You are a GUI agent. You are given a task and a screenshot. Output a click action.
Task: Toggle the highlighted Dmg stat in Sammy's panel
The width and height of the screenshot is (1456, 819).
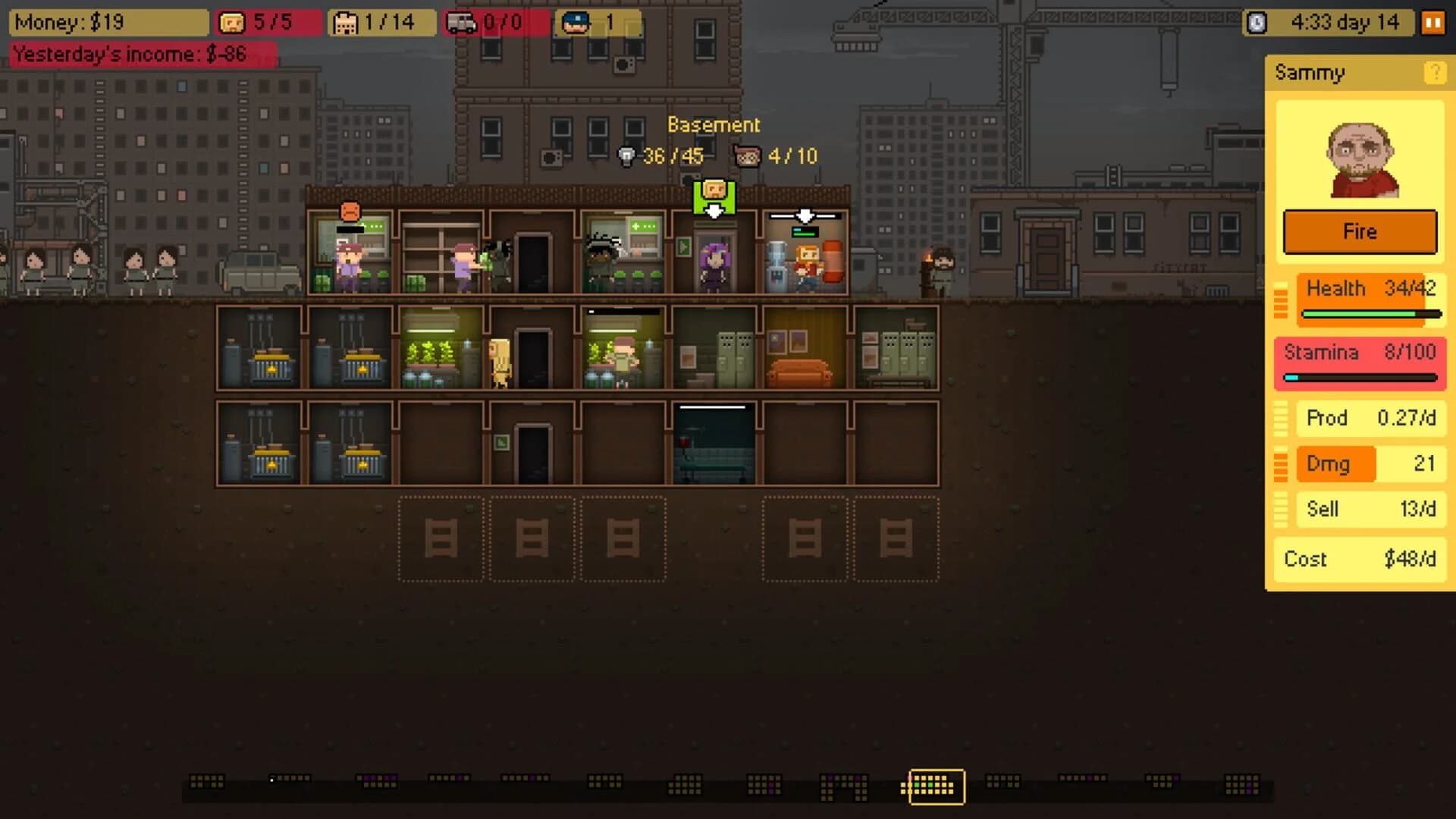click(1335, 464)
